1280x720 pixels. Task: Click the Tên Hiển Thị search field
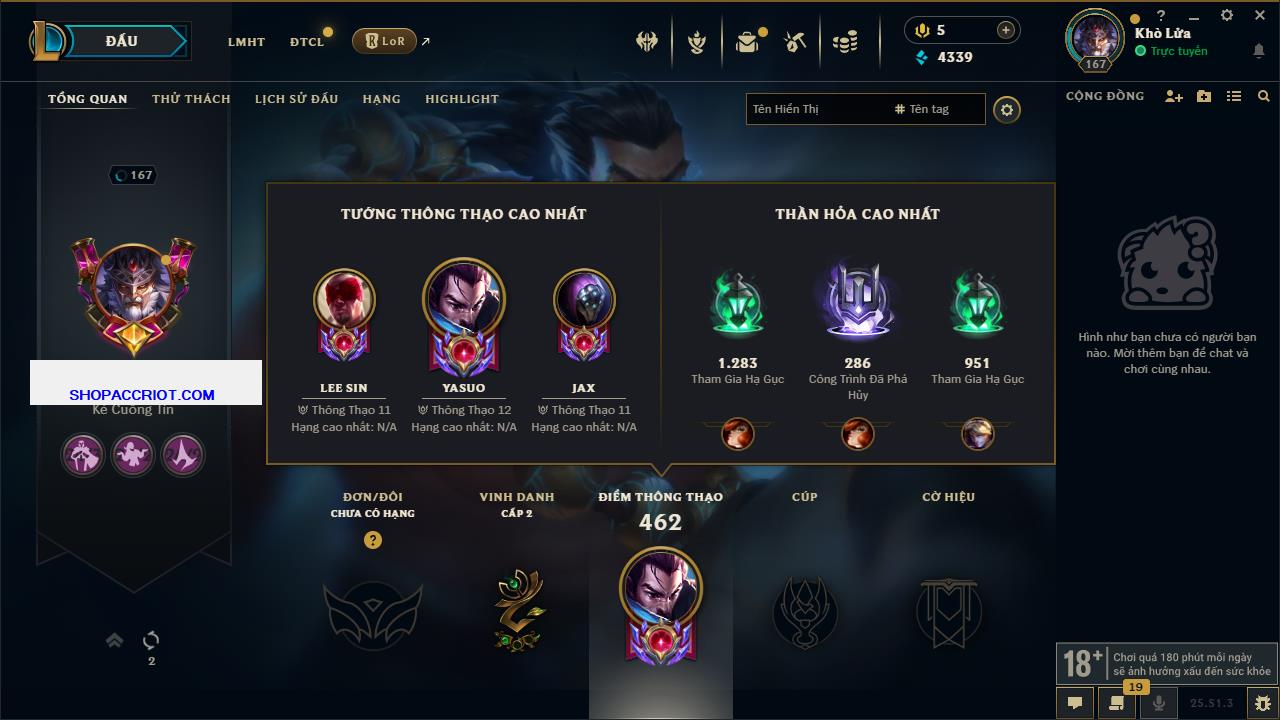coord(815,109)
